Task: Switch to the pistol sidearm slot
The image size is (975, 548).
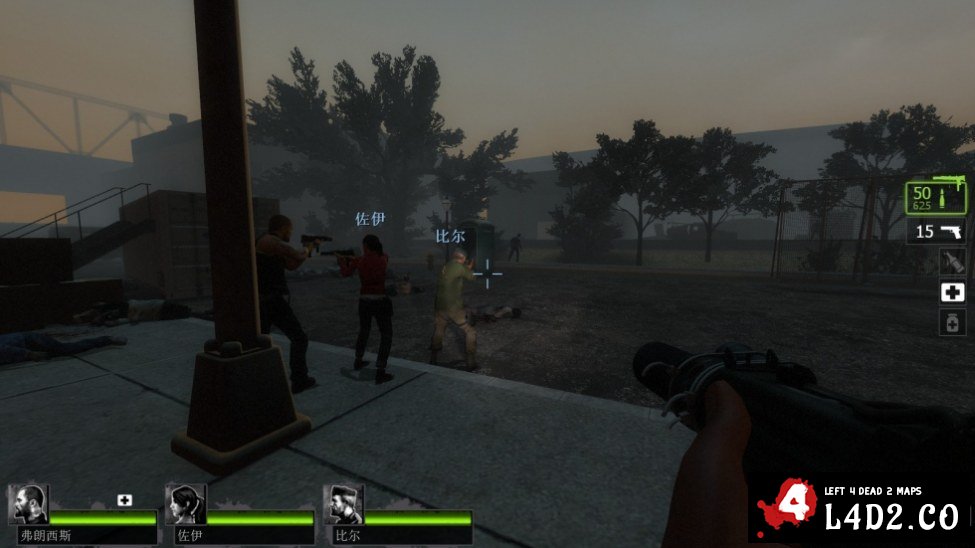Action: pyautogui.click(x=939, y=232)
